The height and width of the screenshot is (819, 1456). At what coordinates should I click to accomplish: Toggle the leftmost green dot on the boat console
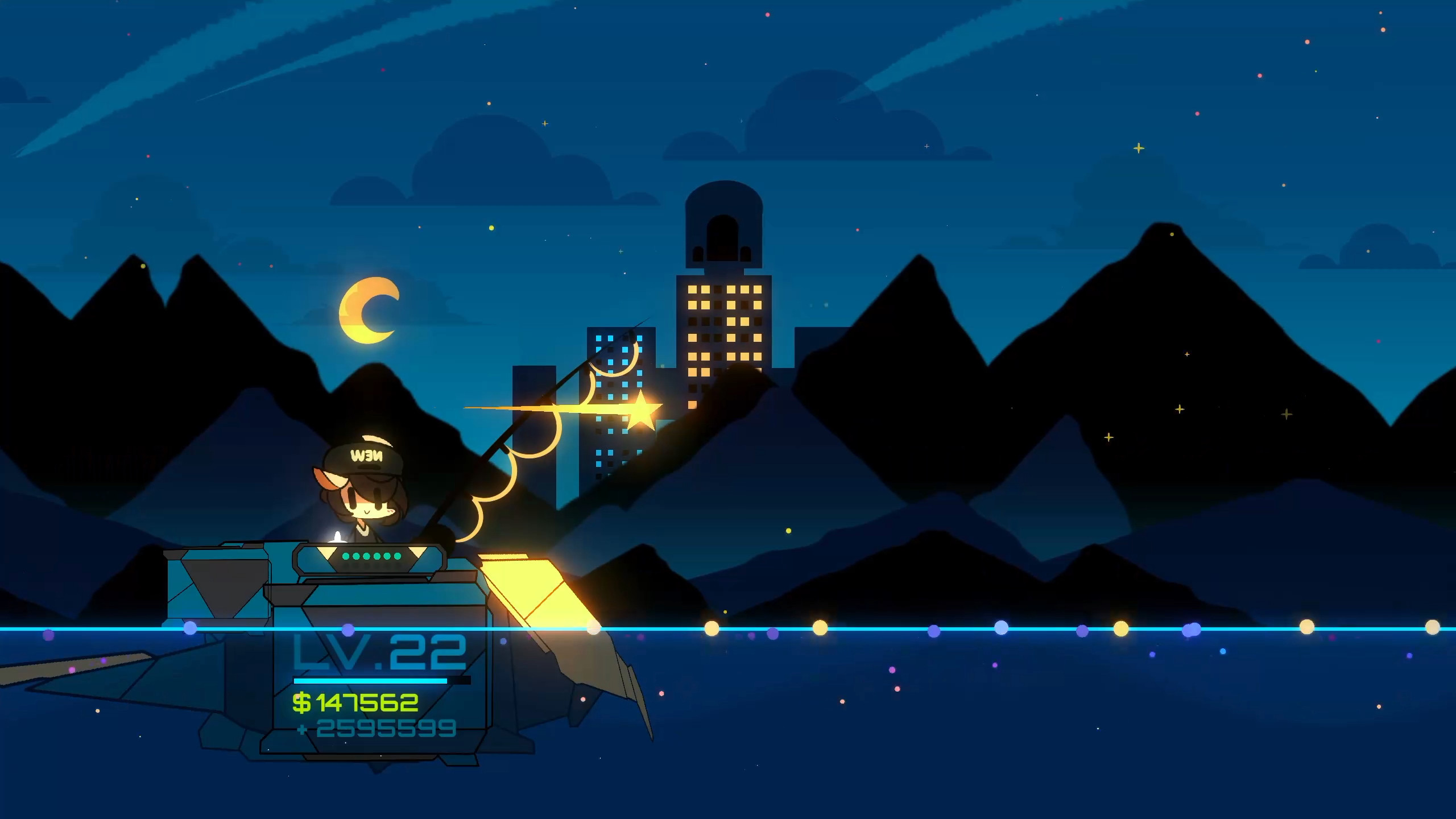(345, 556)
